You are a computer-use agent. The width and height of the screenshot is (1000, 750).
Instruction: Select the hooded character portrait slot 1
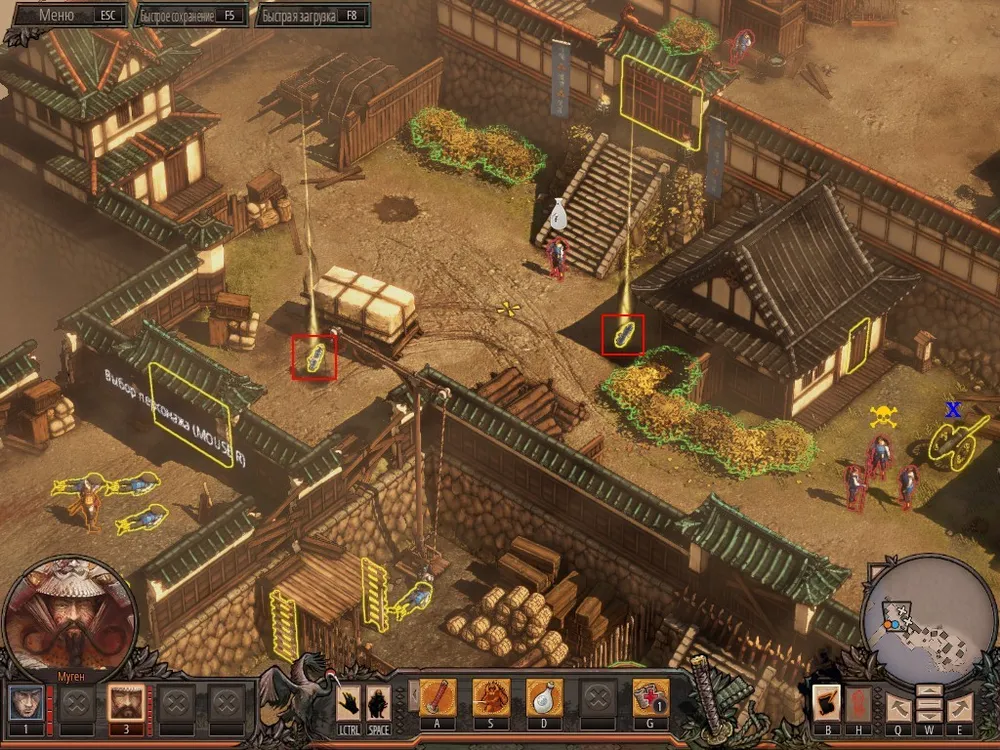(24, 701)
